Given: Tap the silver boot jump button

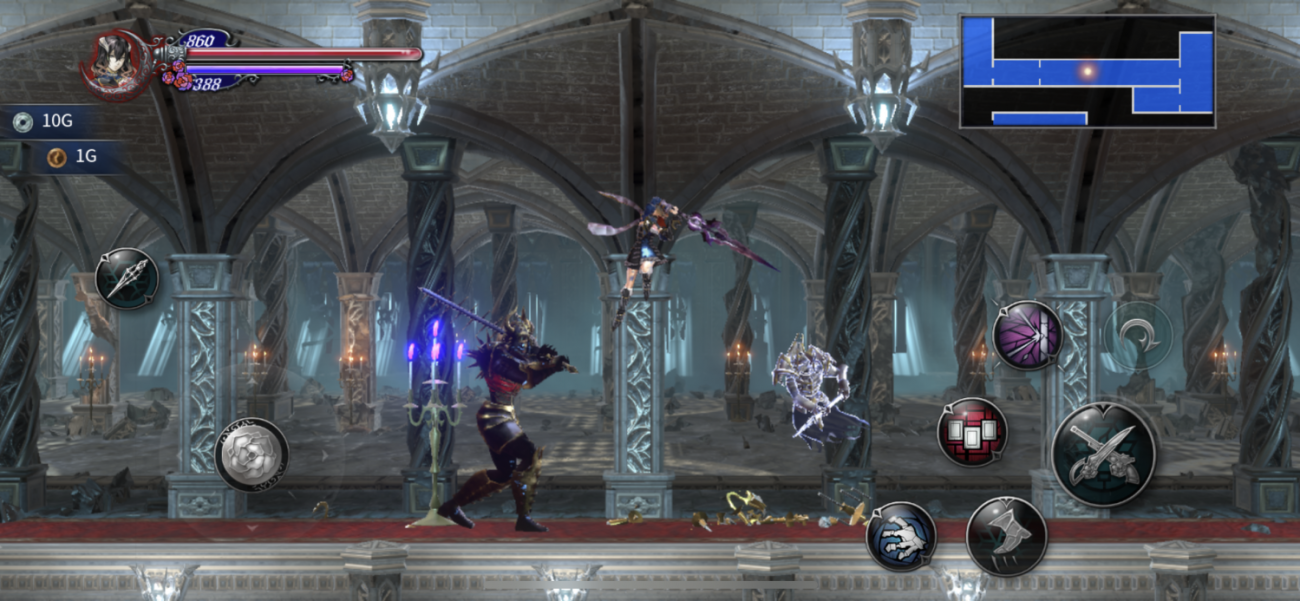Looking at the screenshot, I should (x=1006, y=536).
